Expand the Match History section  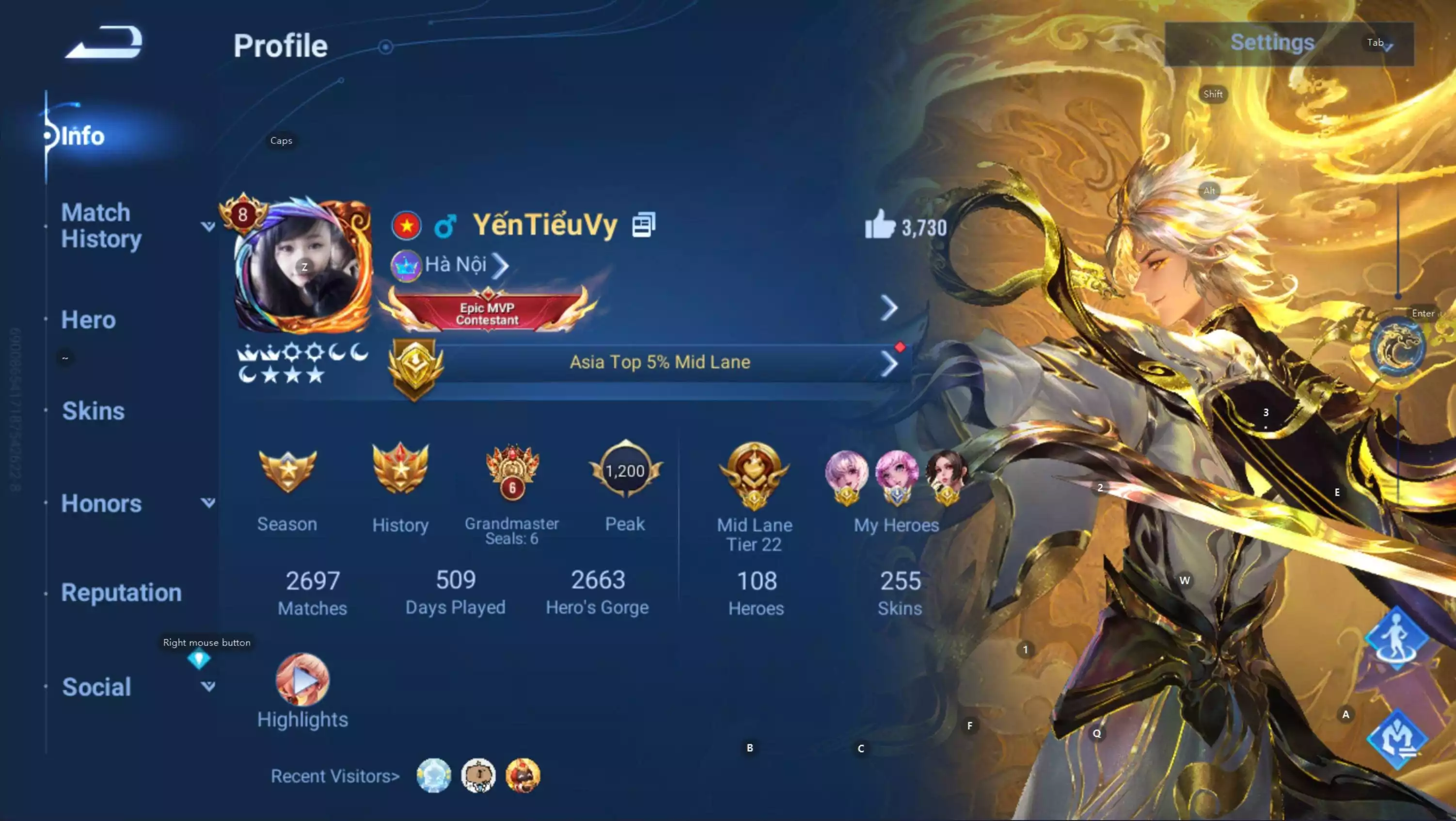click(x=208, y=225)
